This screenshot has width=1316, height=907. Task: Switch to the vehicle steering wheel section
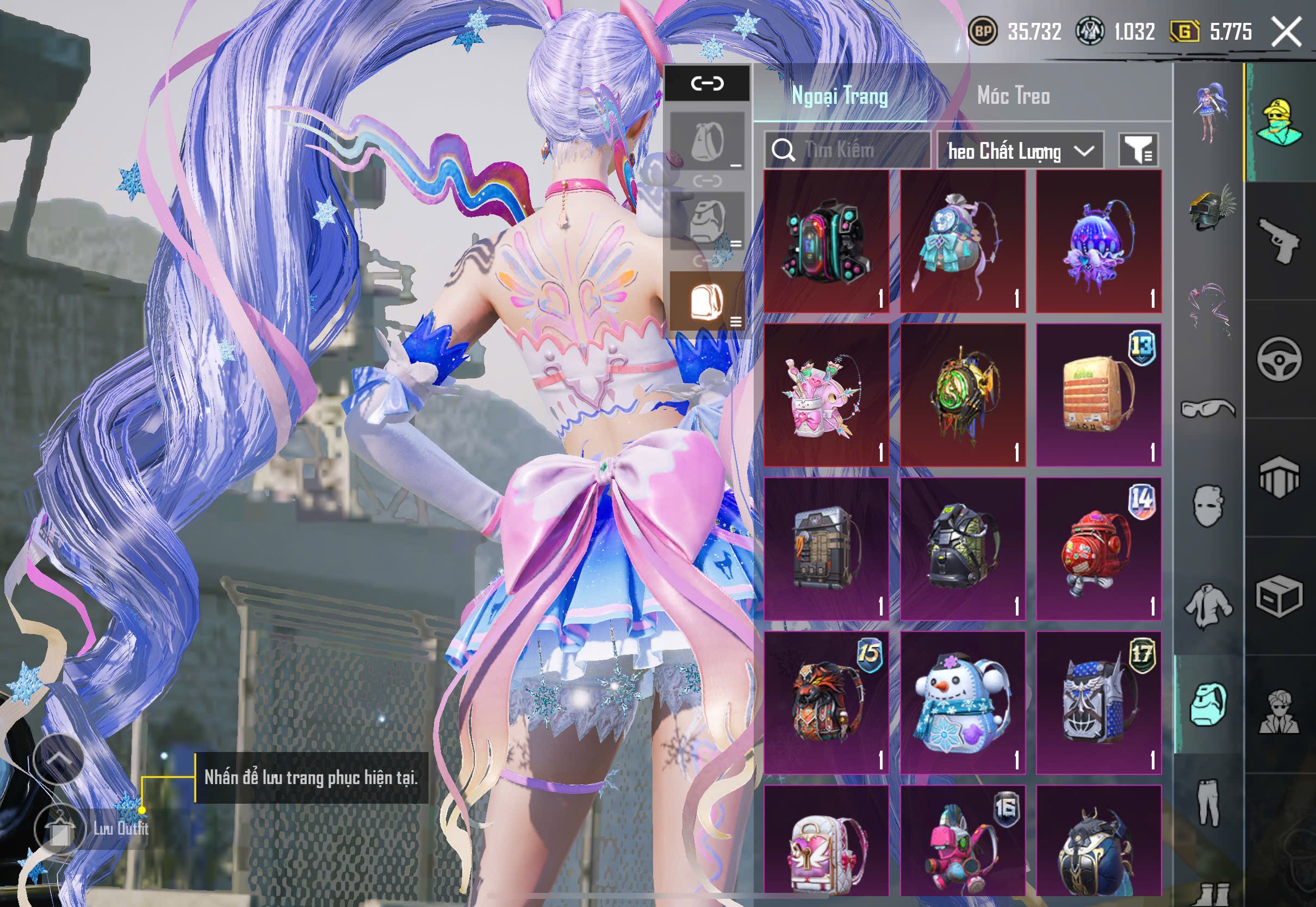pos(1279,359)
